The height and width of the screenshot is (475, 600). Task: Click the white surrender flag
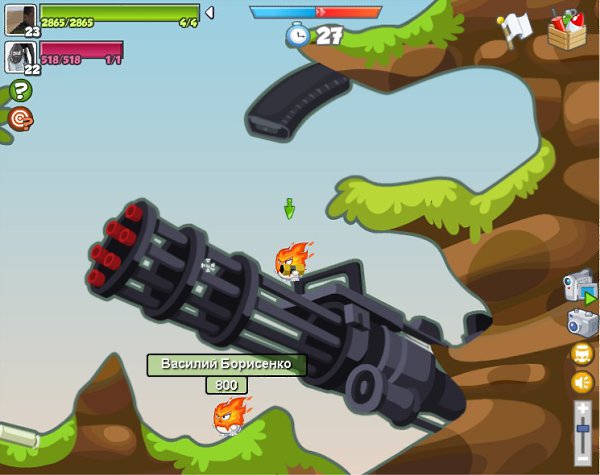click(516, 27)
